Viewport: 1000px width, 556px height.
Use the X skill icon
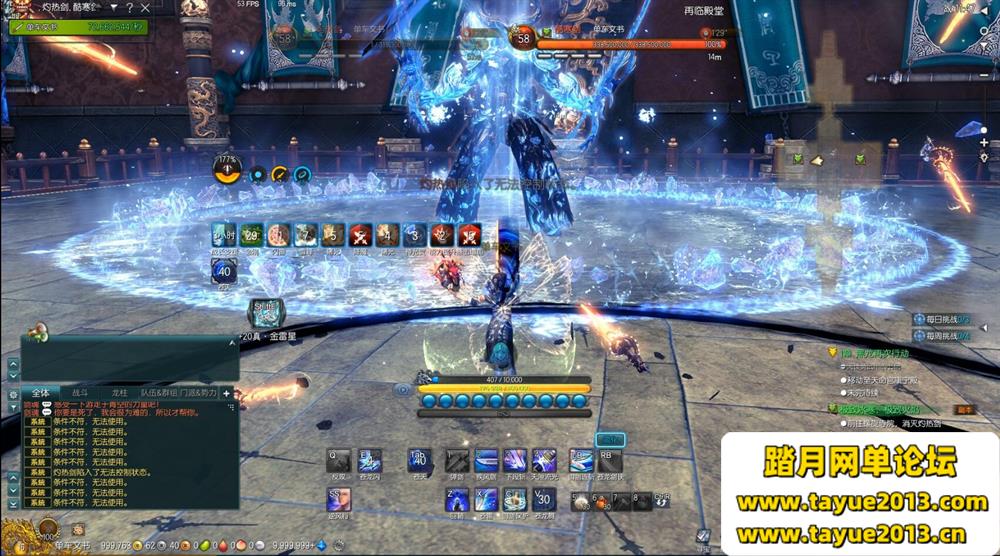tap(486, 499)
